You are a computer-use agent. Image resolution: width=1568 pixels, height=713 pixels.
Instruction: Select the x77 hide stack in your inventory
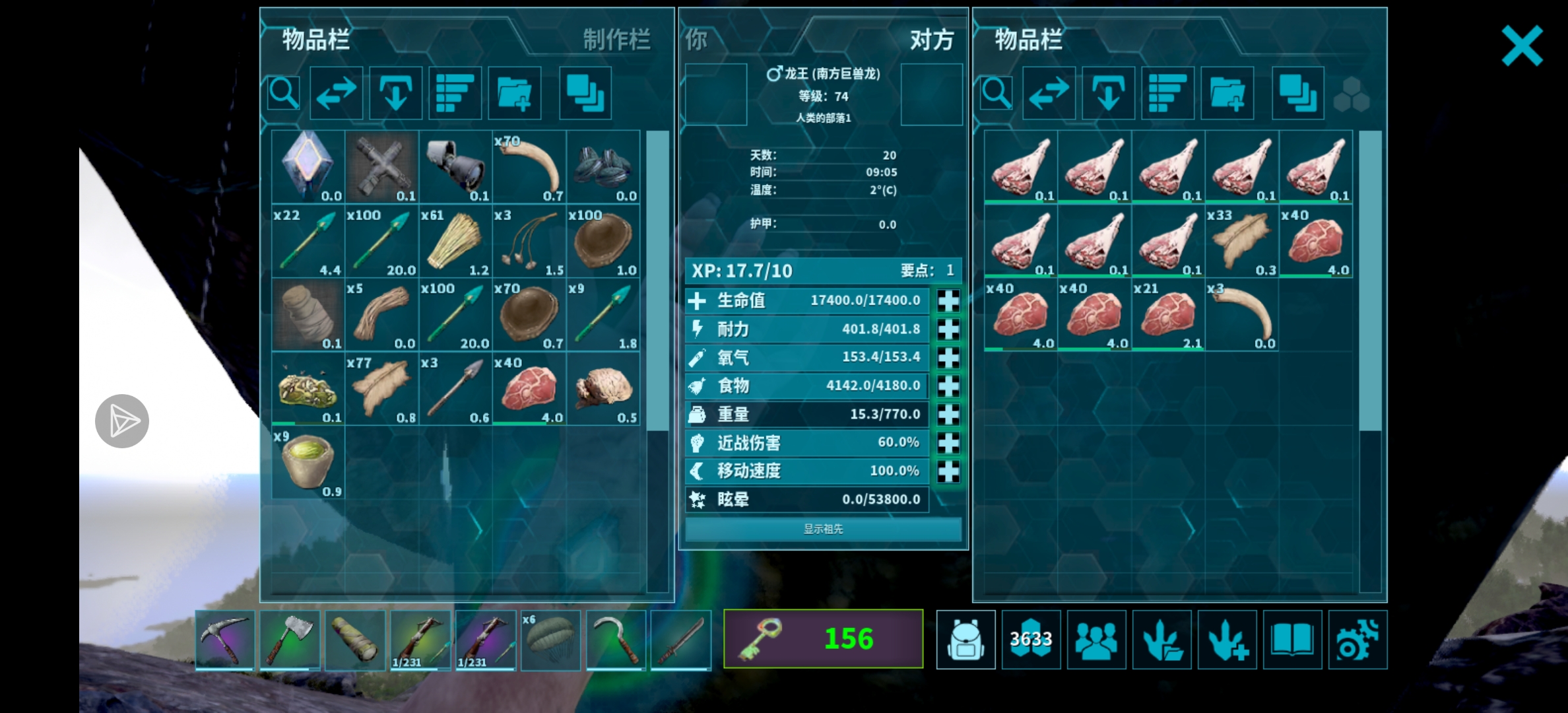pyautogui.click(x=381, y=389)
